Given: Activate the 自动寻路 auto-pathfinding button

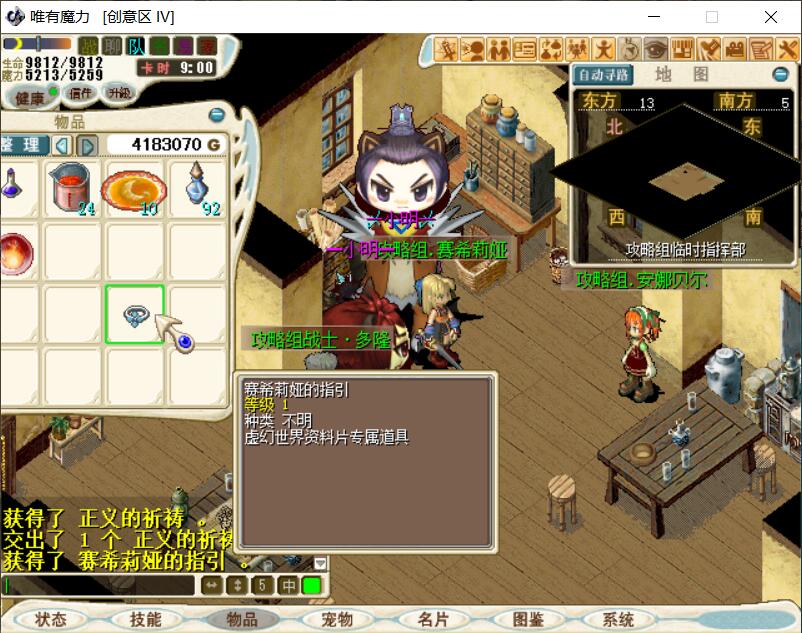Looking at the screenshot, I should [x=604, y=75].
